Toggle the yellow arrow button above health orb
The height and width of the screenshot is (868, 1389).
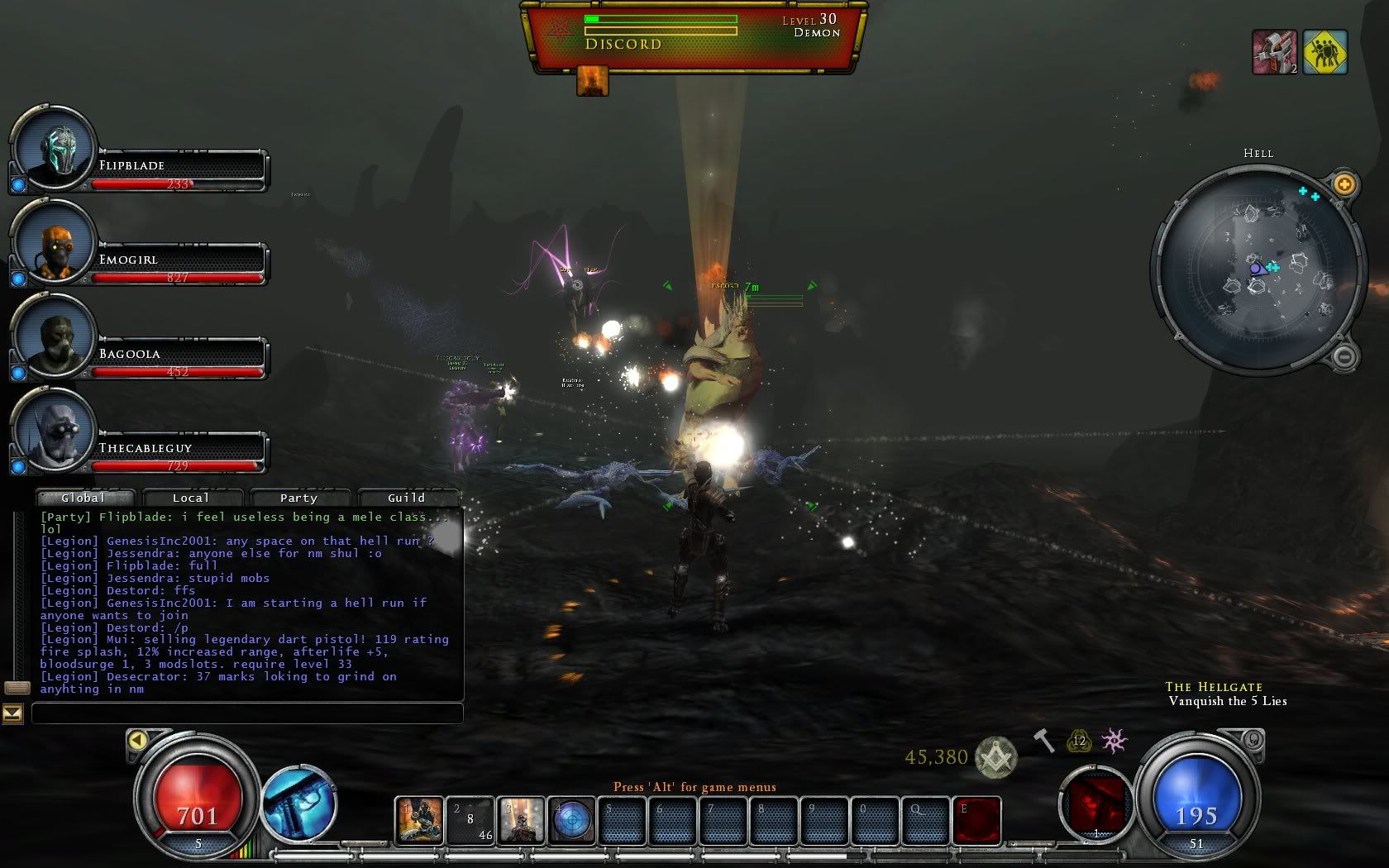pos(138,740)
